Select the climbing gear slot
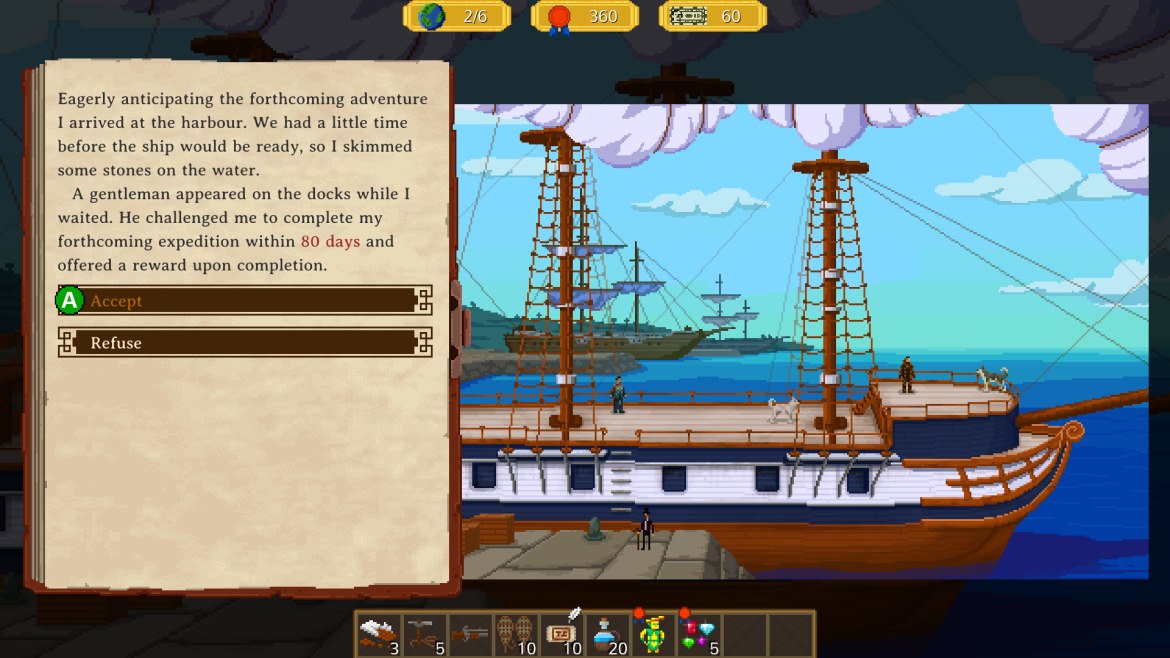 coord(424,634)
